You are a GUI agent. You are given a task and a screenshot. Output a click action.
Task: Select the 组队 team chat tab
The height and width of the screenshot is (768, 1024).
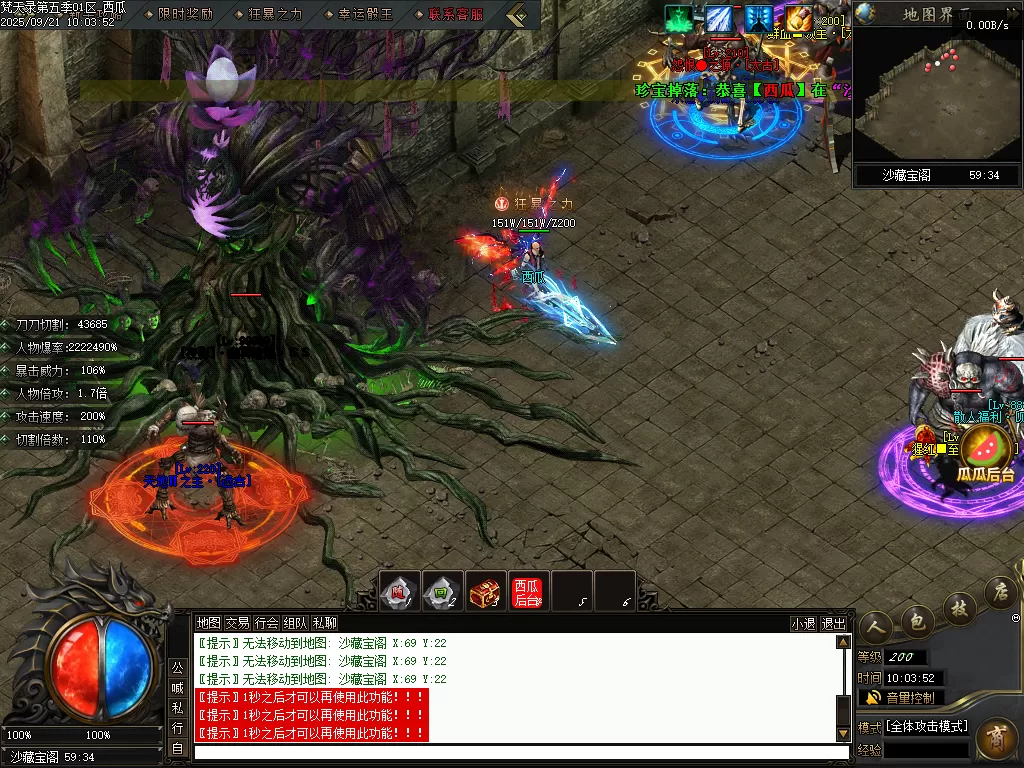point(295,623)
